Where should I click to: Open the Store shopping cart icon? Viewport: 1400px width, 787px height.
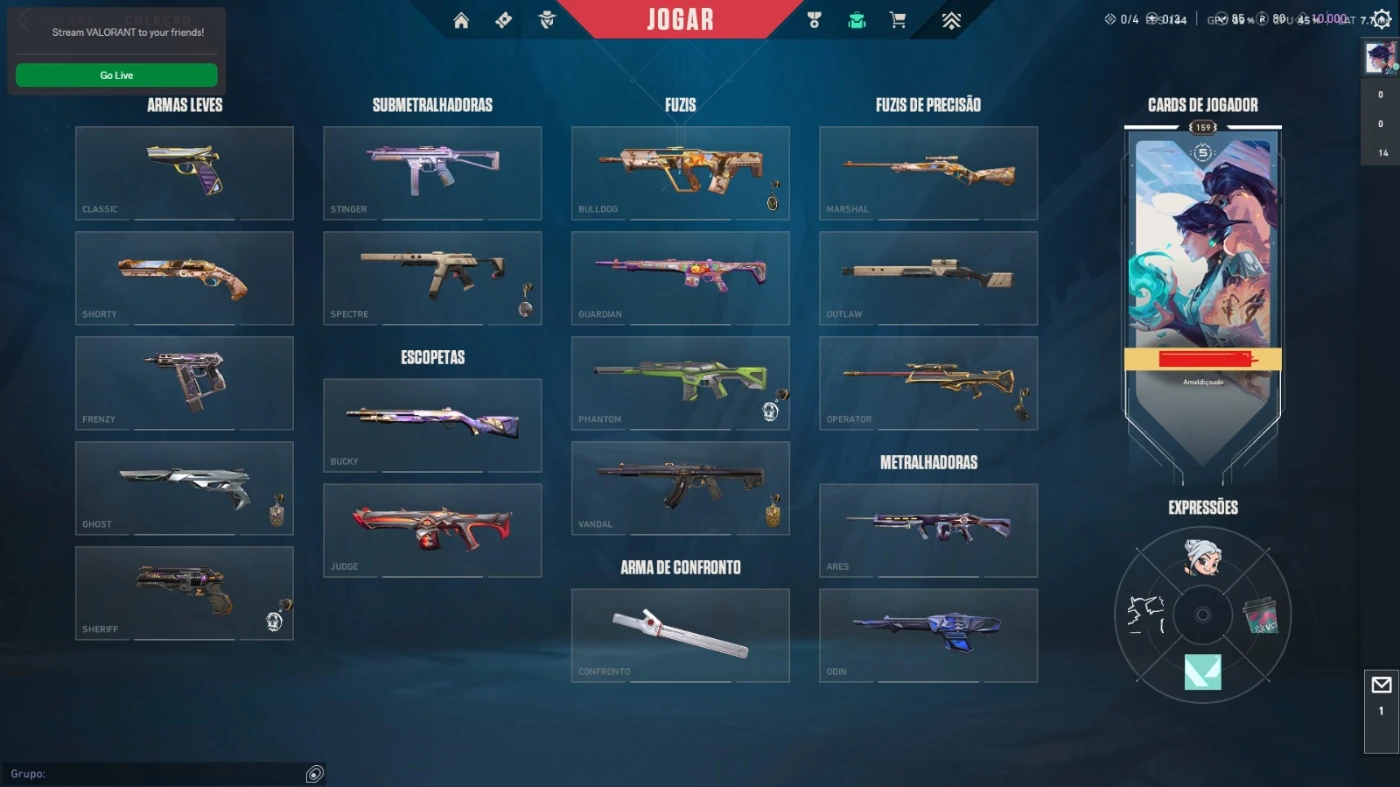(897, 19)
